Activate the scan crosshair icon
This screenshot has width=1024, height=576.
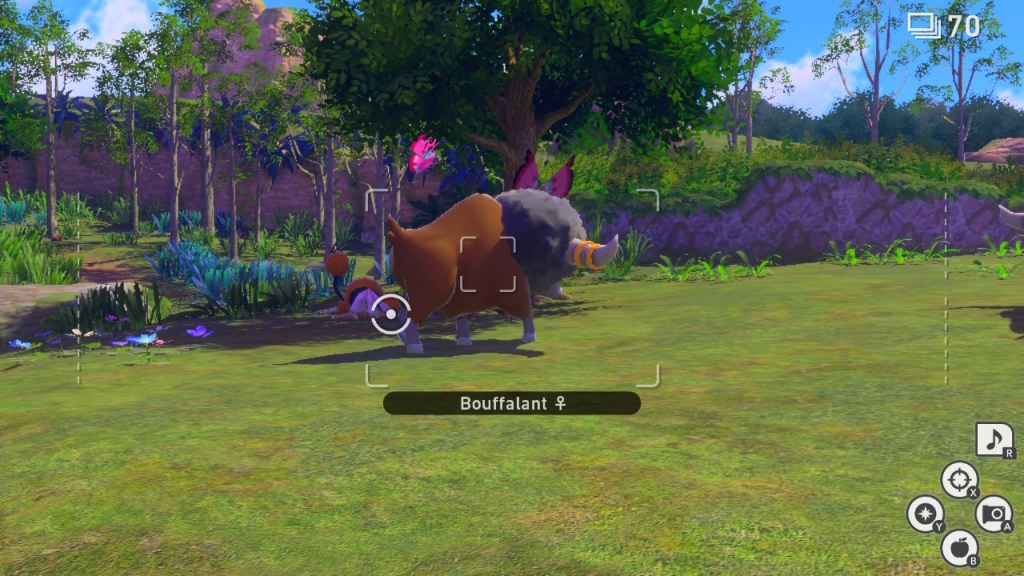point(958,479)
